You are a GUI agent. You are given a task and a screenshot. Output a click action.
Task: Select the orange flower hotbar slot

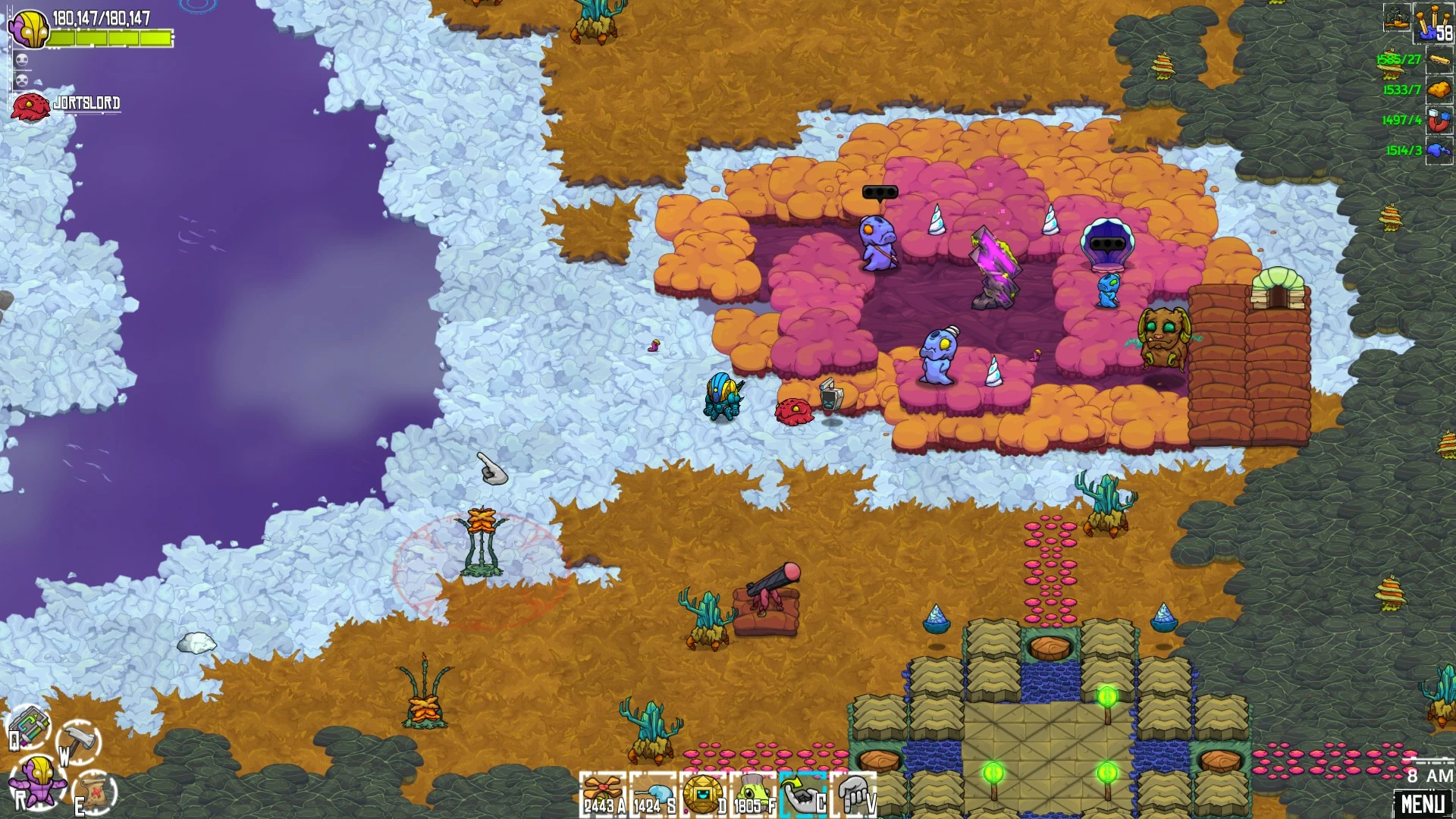pos(604,794)
